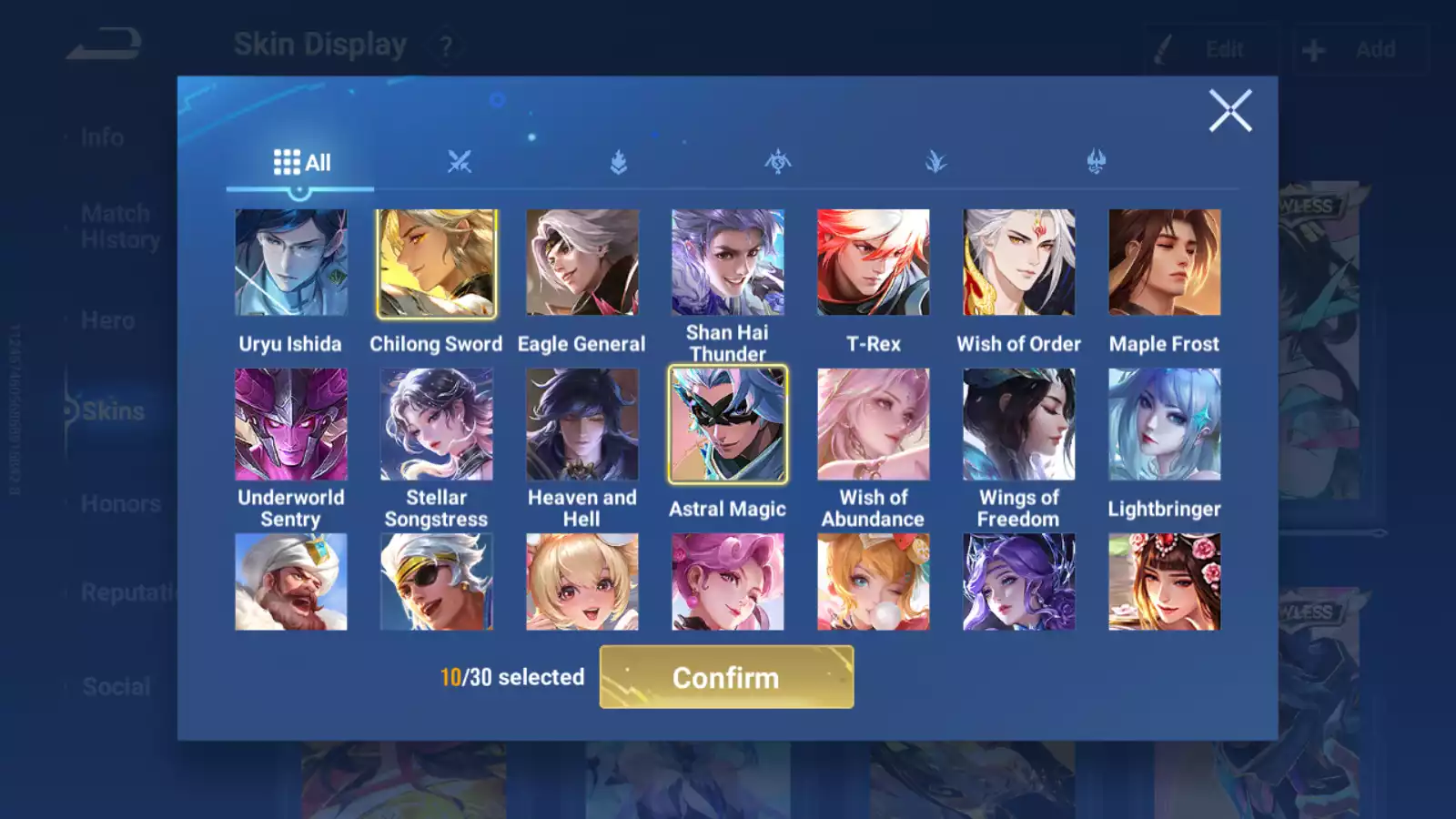
Task: Select the turbaned bearded man skin
Action: point(291,582)
